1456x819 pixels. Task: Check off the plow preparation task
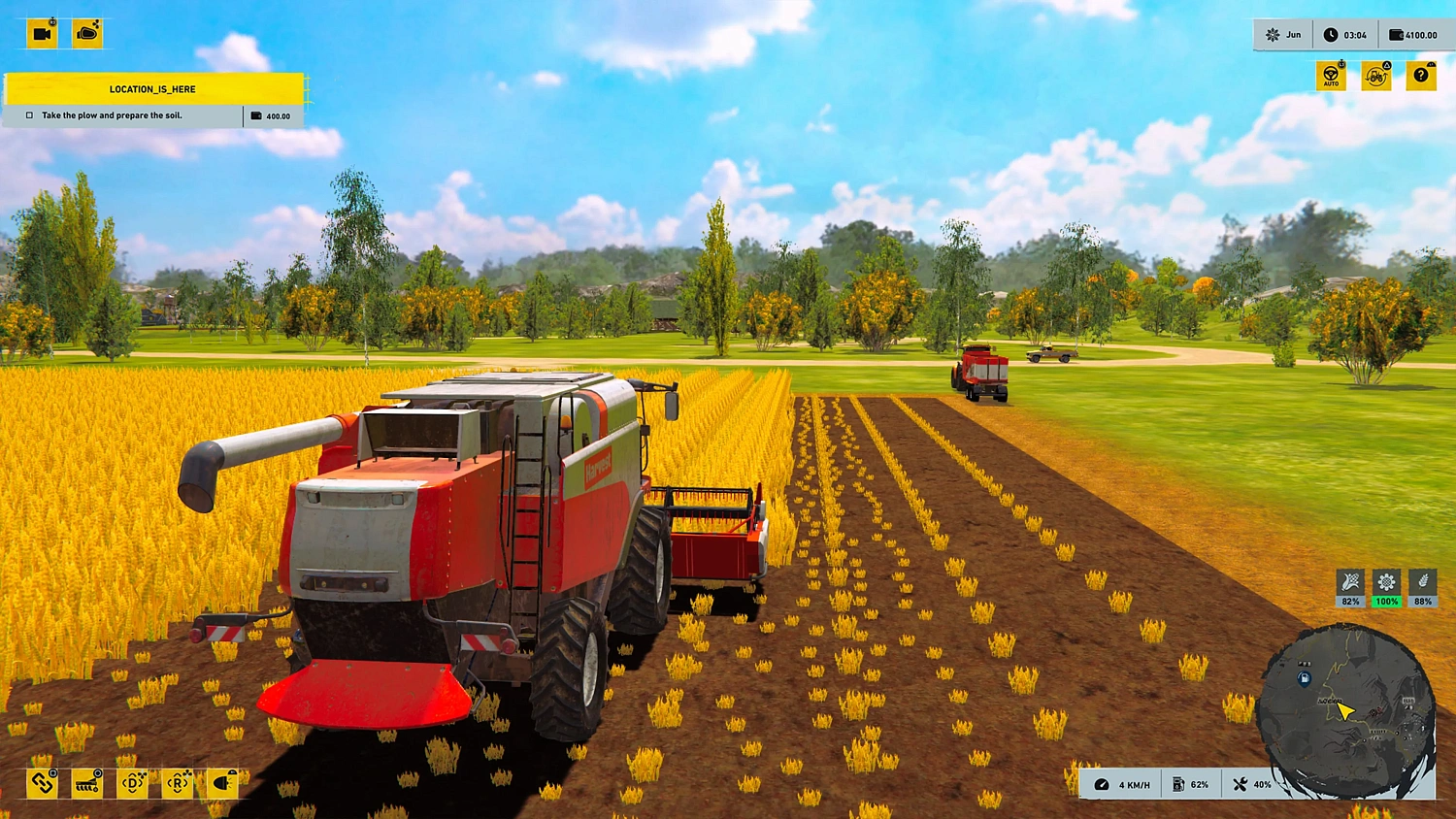pyautogui.click(x=27, y=115)
